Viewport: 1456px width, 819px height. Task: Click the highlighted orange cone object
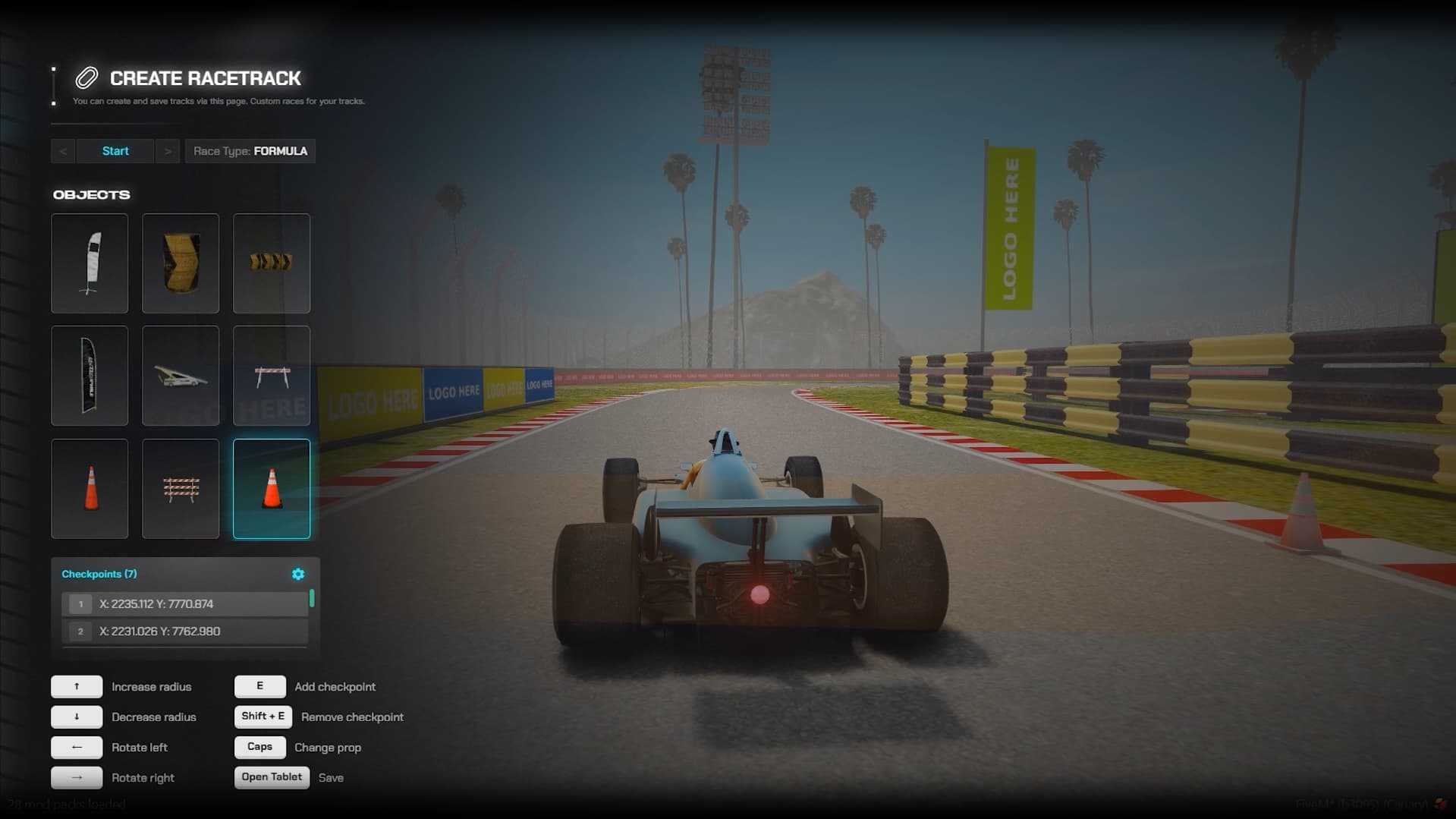coord(271,488)
